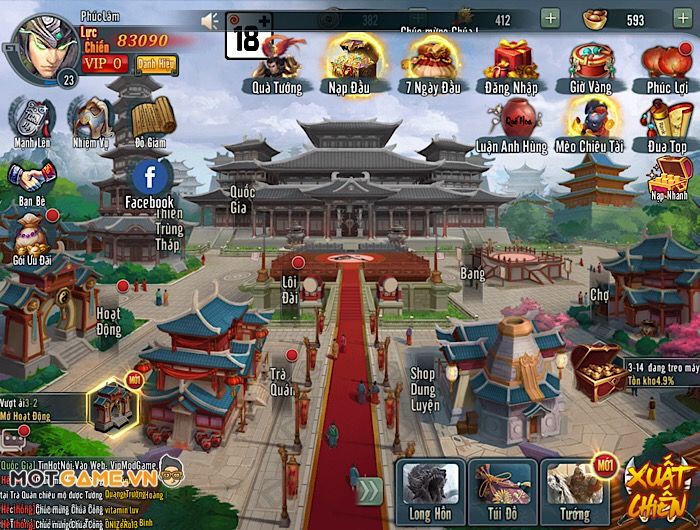700x530 pixels.
Task: Toggle the sound speaker icon
Action: tap(210, 20)
